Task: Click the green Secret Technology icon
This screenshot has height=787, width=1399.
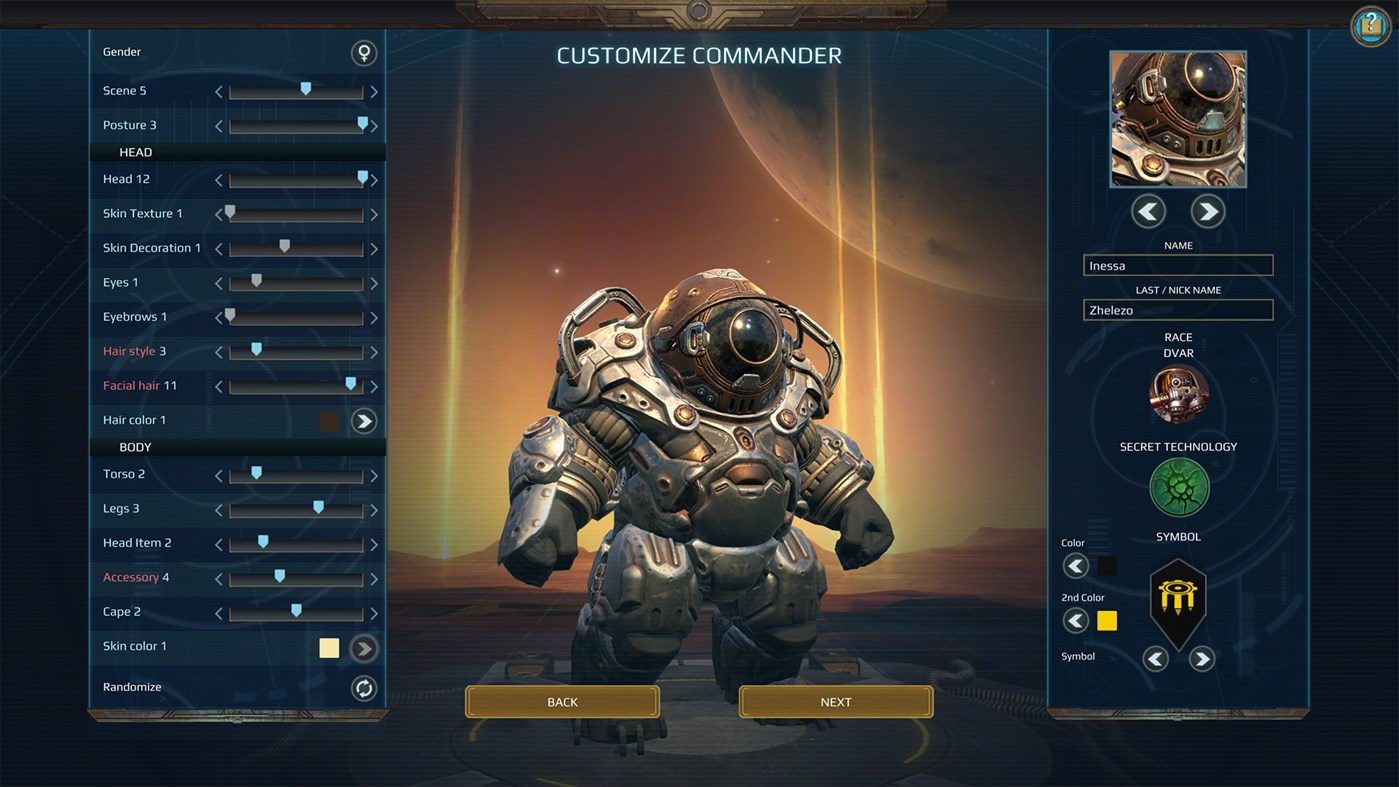Action: (x=1177, y=487)
